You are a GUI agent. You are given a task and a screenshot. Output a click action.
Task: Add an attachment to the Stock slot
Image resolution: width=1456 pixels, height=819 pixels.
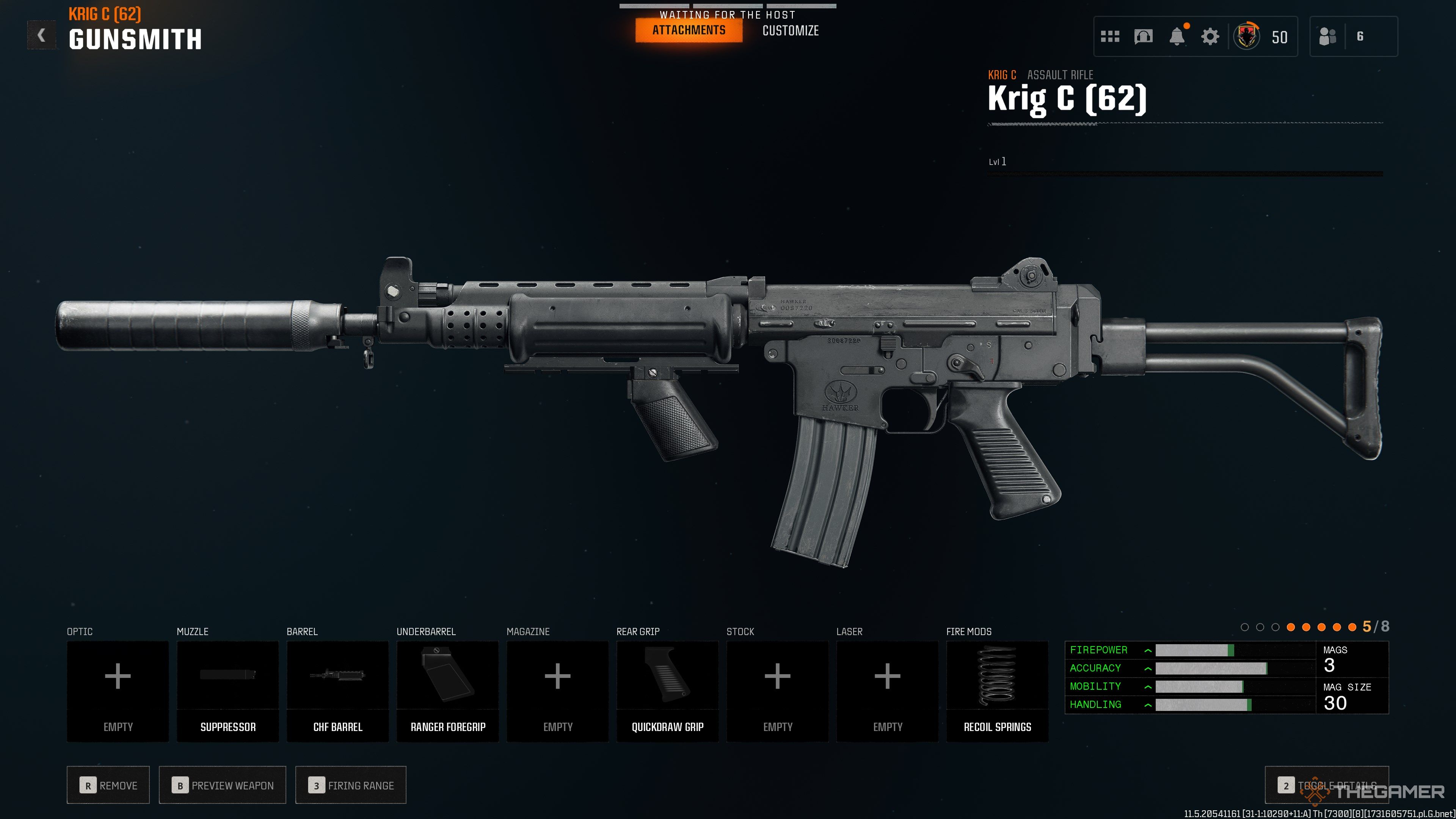click(x=777, y=691)
